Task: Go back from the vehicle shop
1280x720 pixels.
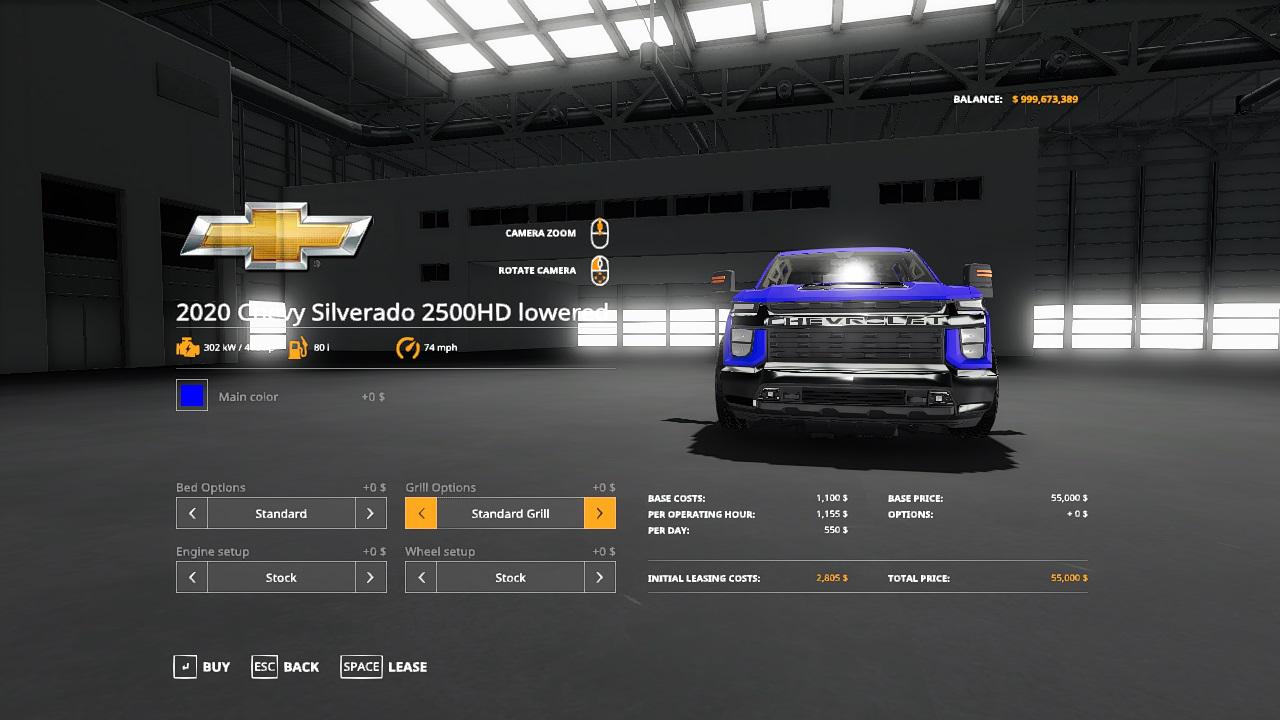Action: coord(286,667)
